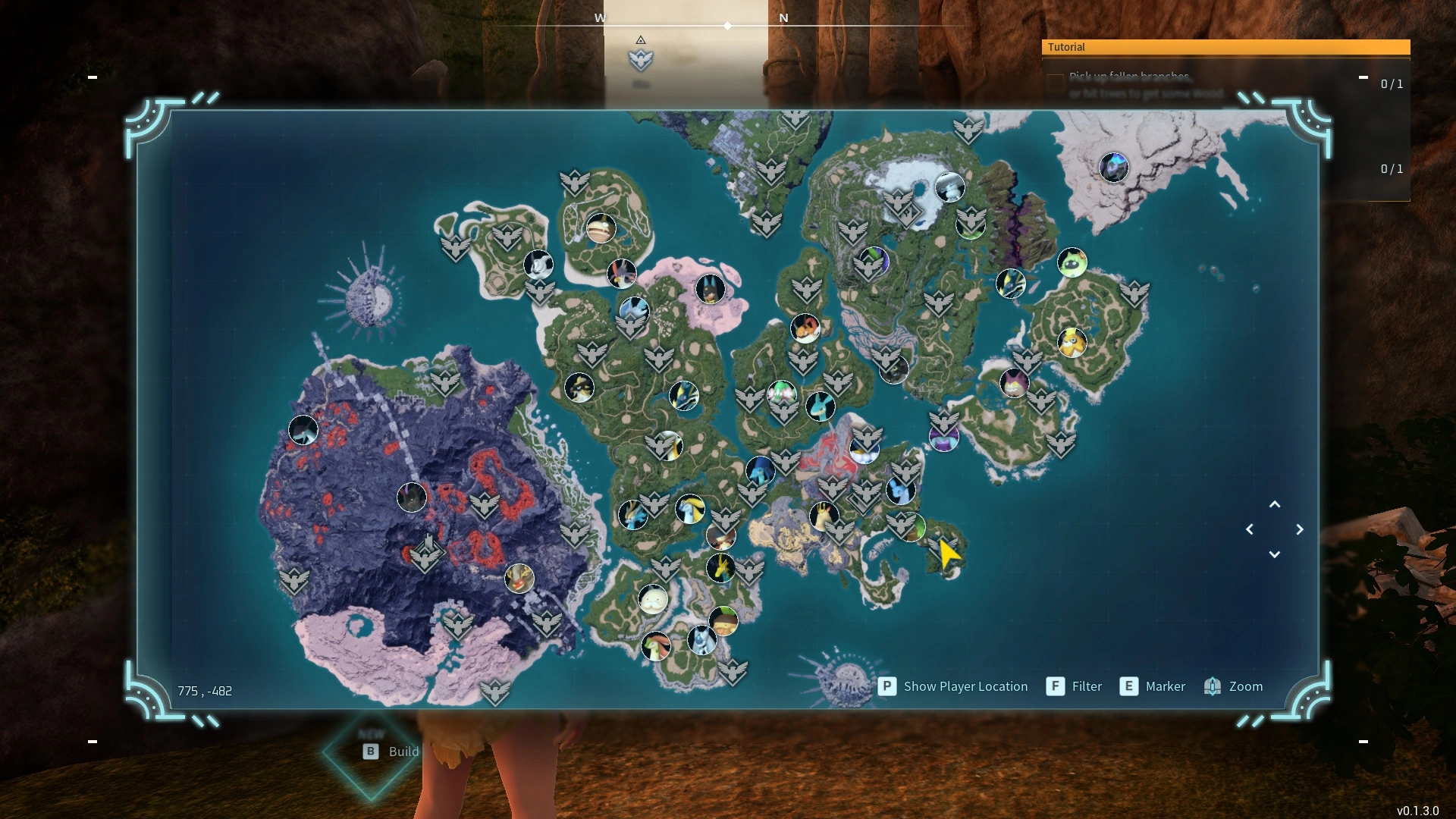Check the Pick up fallen branches tutorial checkbox
1456x819 pixels.
pos(1056,83)
